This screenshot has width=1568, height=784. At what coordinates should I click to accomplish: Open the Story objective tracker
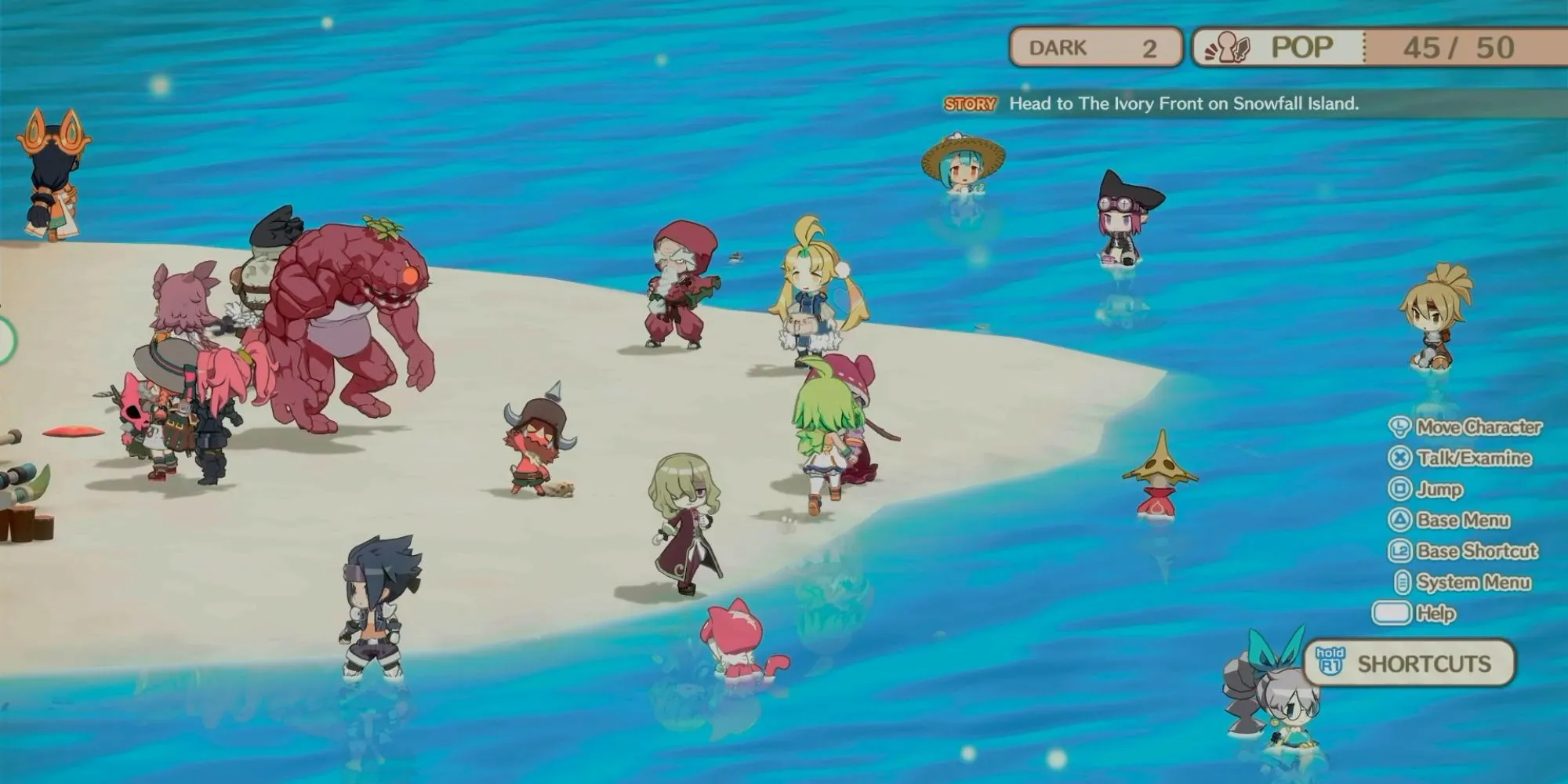1152,103
